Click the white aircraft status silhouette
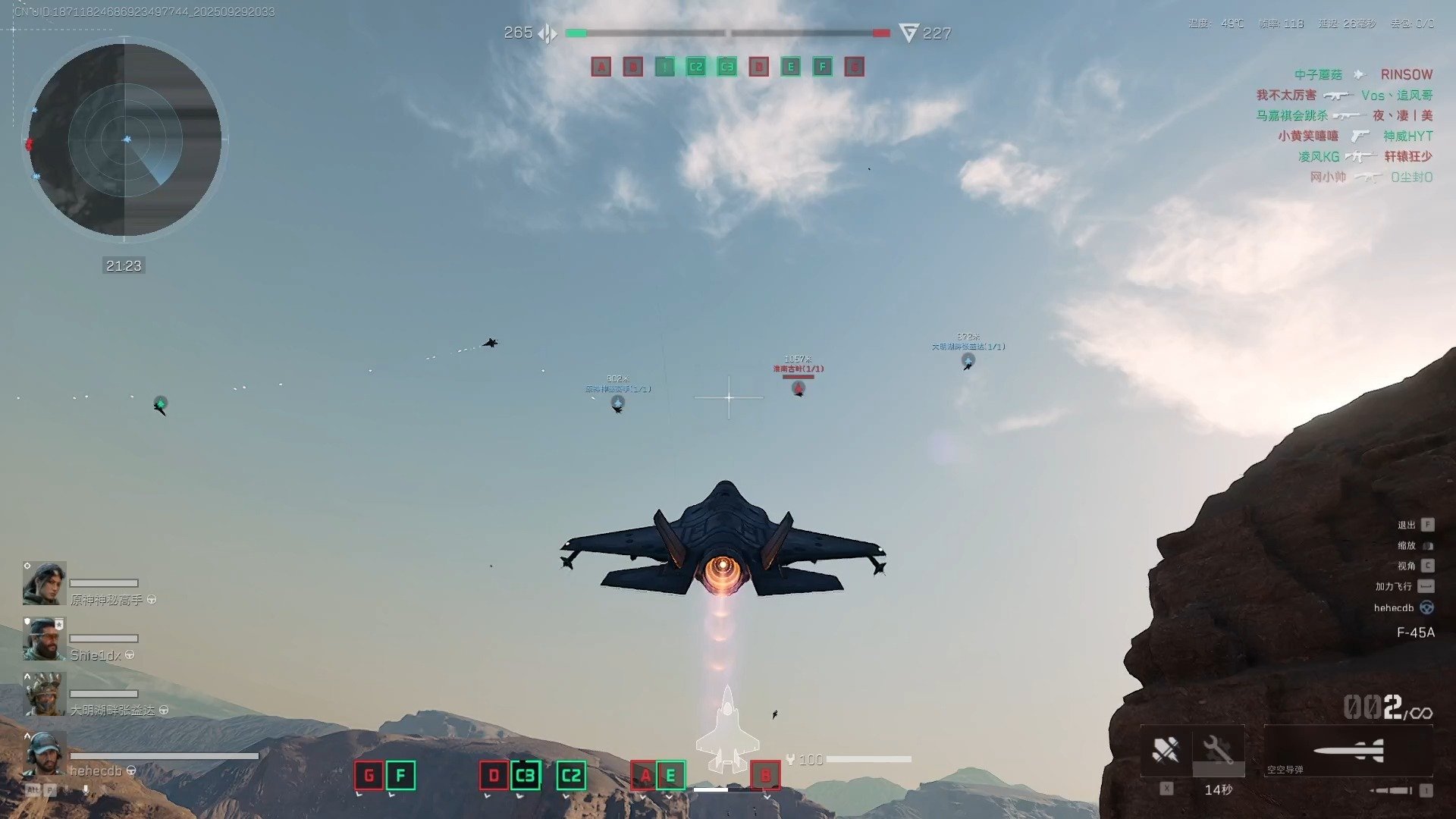Image resolution: width=1456 pixels, height=819 pixels. coord(726,732)
